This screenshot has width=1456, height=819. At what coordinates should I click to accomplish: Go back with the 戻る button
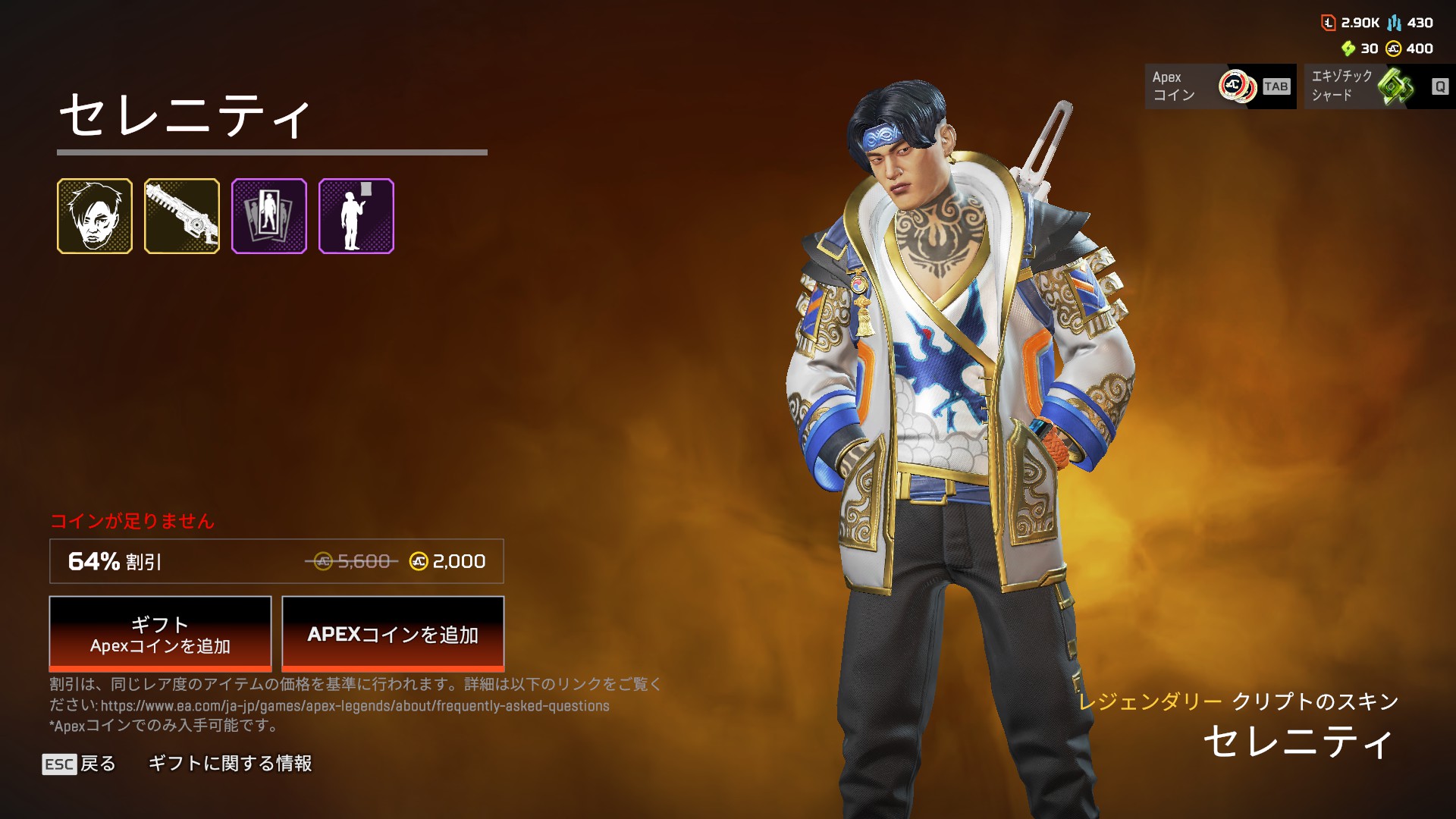tap(80, 764)
